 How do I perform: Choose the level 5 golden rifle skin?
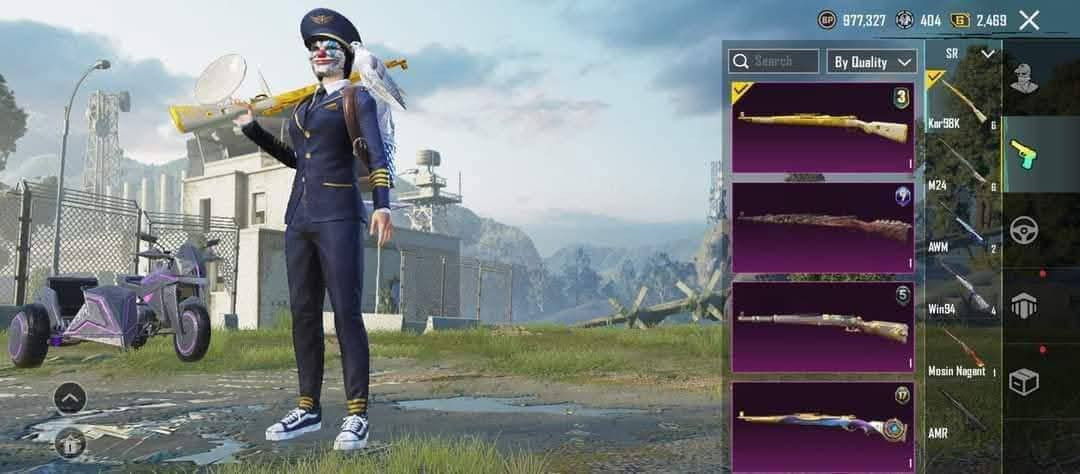coord(825,327)
